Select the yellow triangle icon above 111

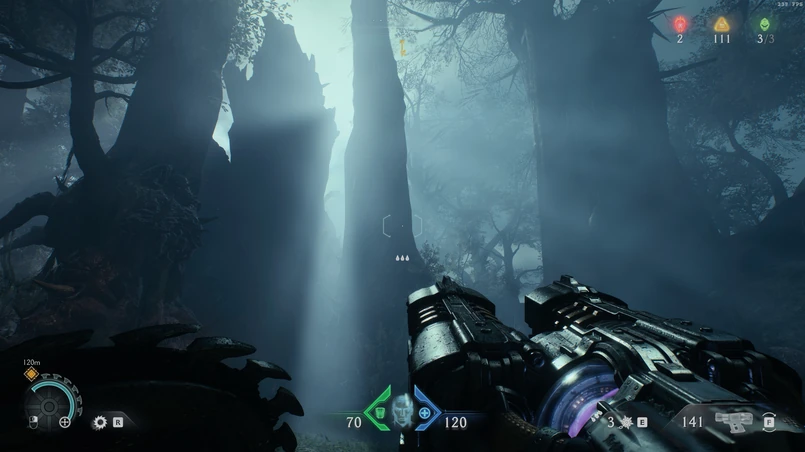coord(721,23)
